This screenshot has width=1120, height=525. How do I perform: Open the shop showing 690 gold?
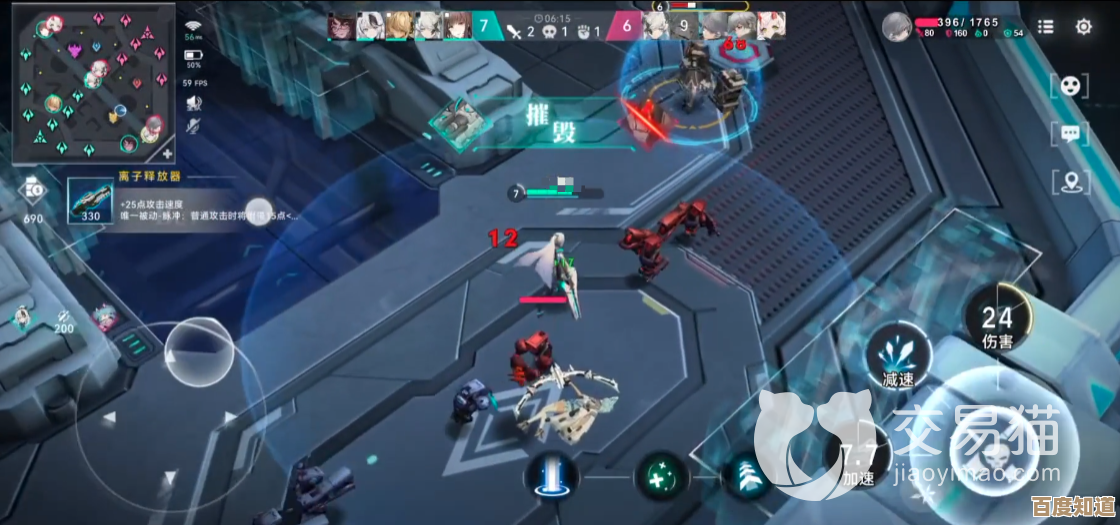(x=32, y=193)
